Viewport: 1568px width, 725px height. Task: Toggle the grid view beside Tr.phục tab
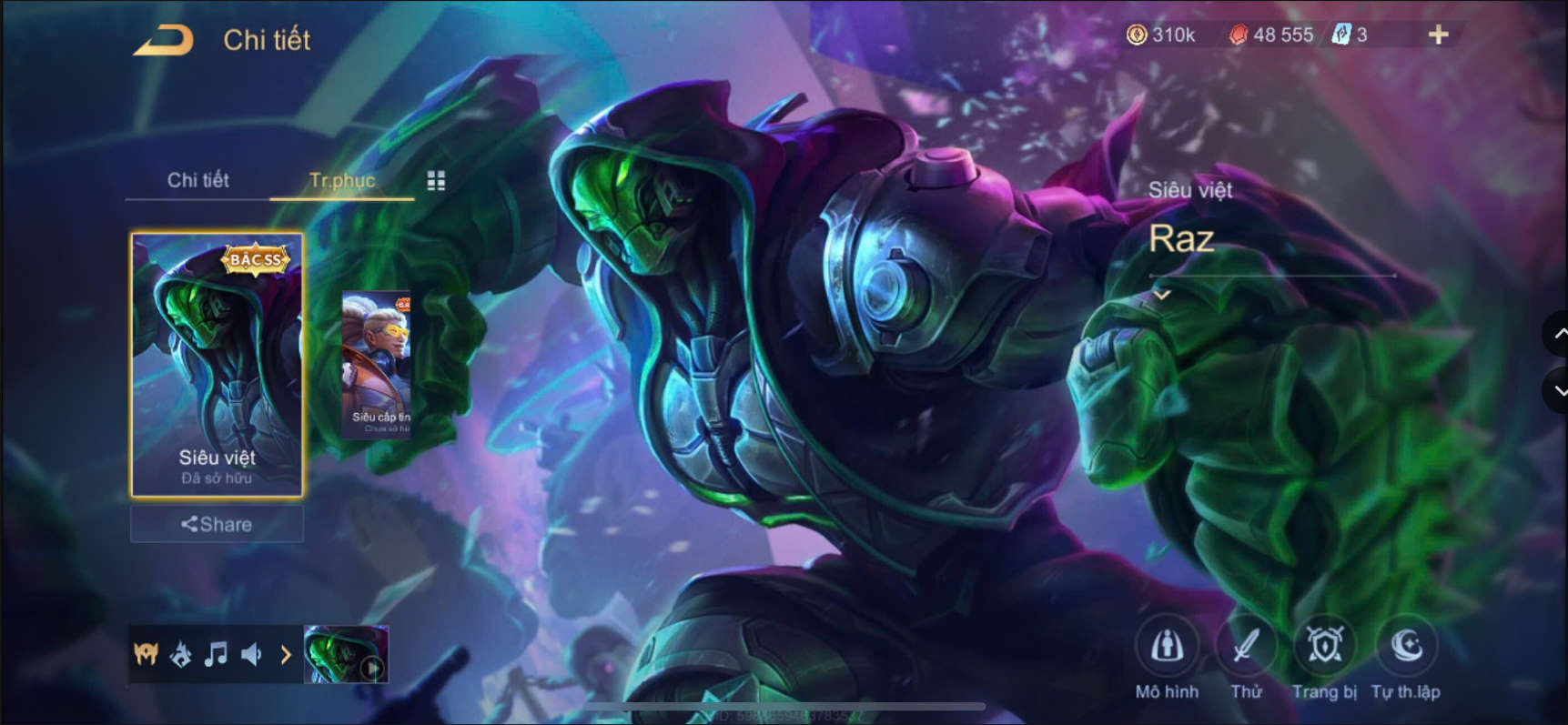[436, 180]
